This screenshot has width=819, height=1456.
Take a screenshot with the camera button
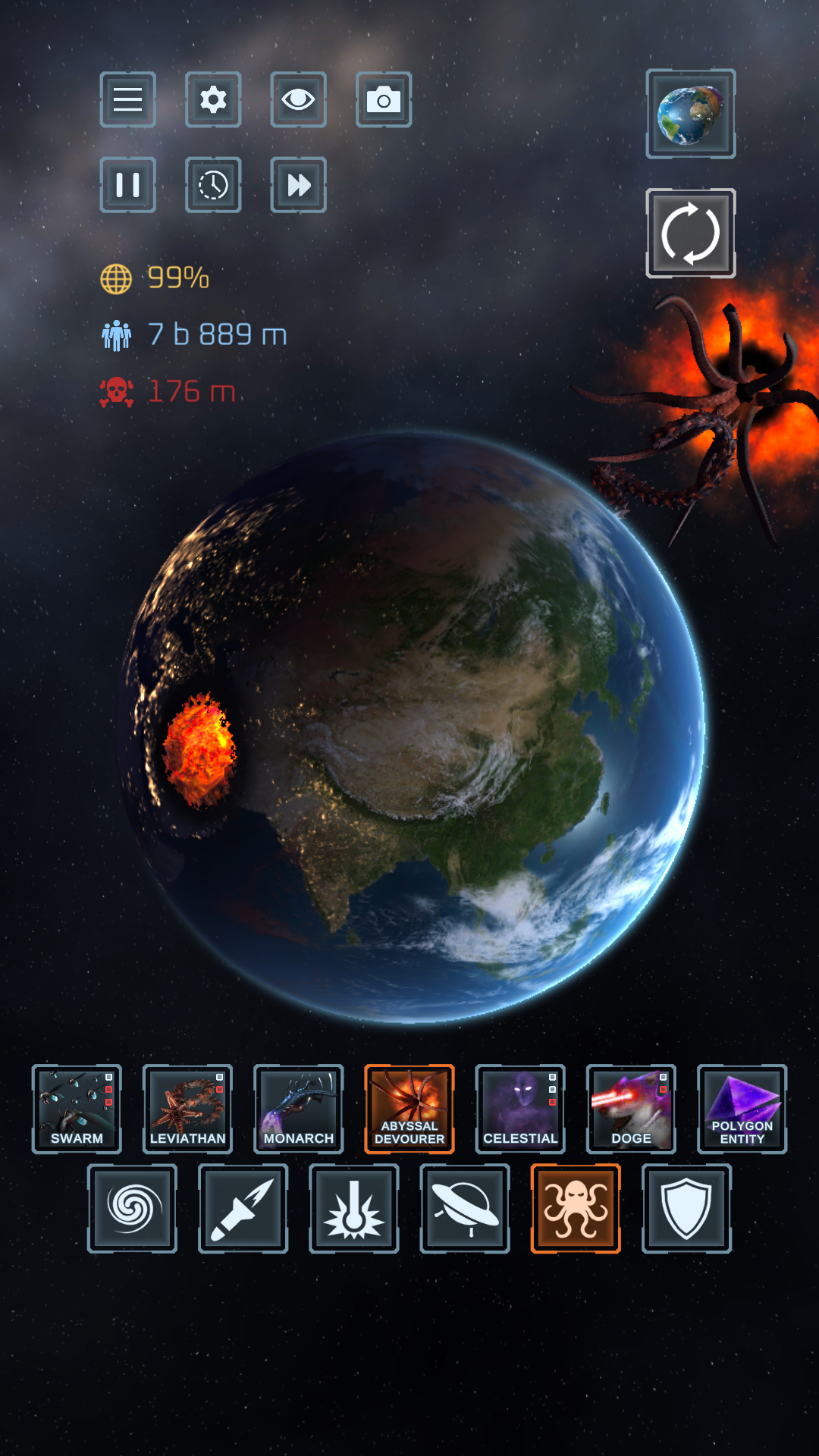[x=384, y=99]
